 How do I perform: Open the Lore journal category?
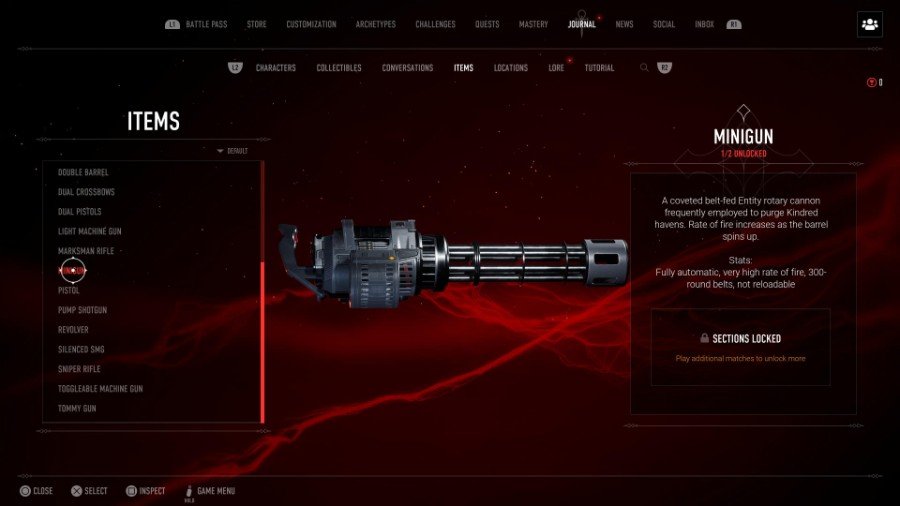556,68
